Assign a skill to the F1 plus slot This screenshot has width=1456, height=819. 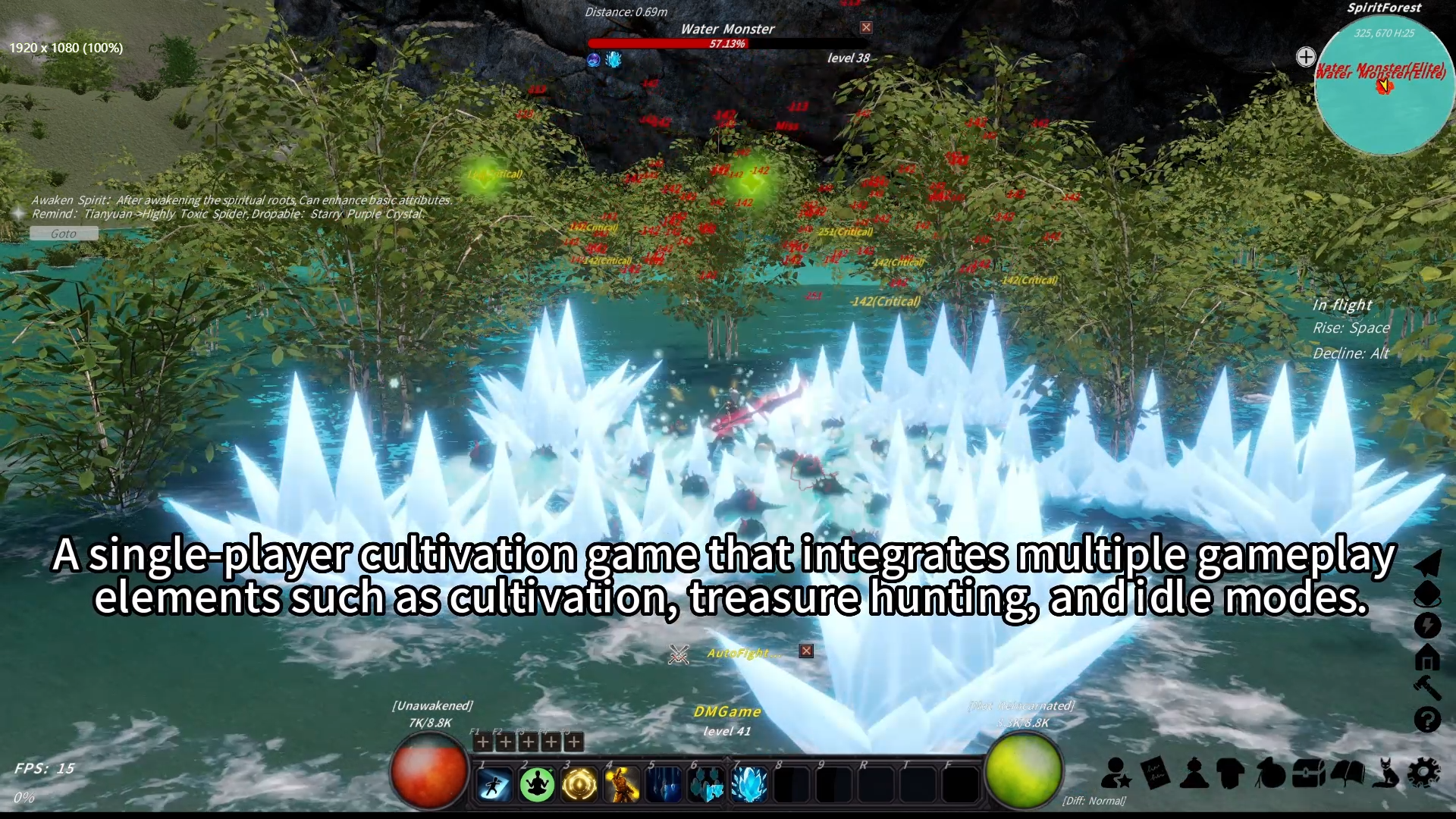(x=482, y=742)
